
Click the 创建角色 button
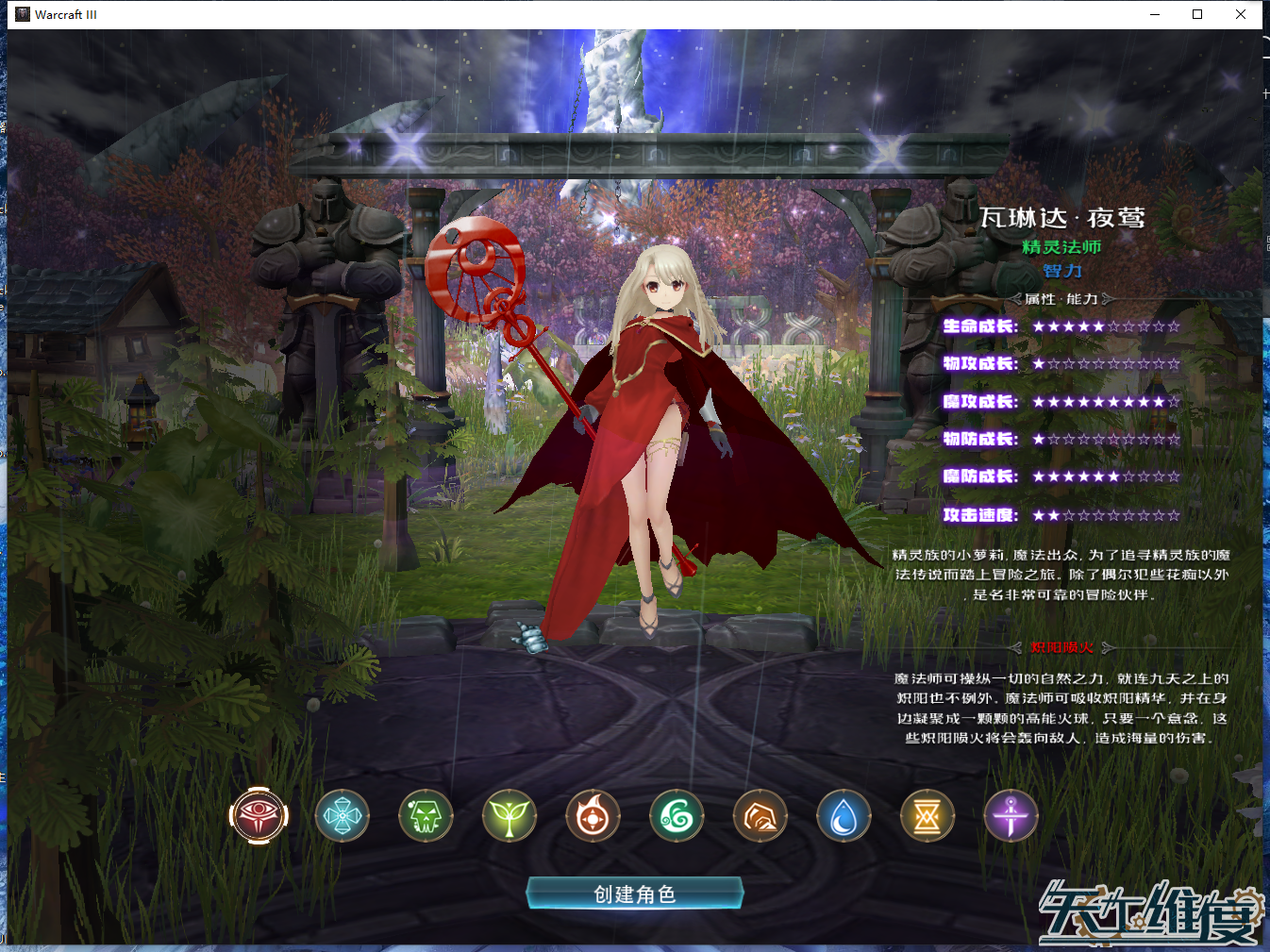(635, 894)
